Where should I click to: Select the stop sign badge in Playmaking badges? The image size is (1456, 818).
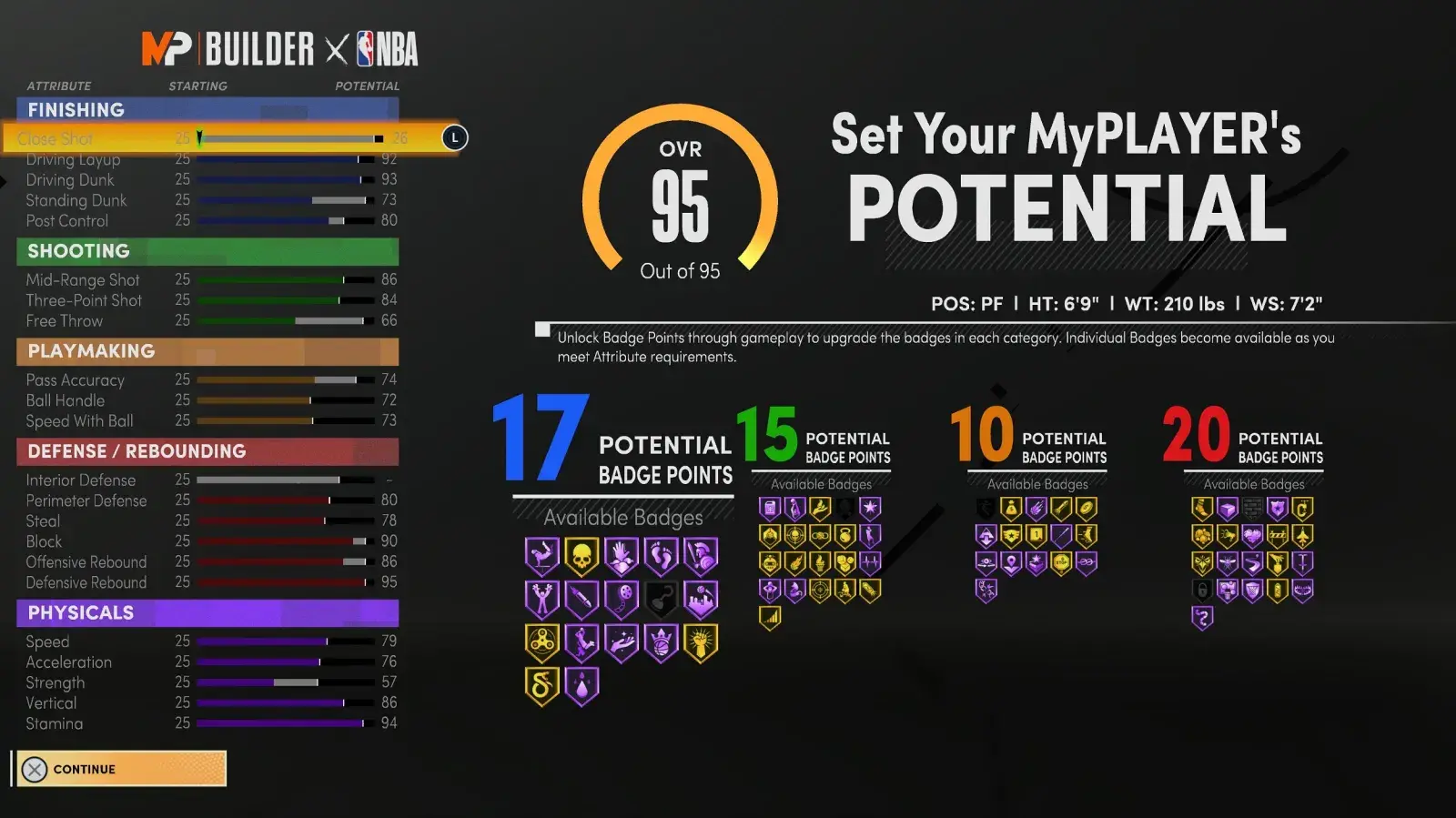coord(1062,562)
